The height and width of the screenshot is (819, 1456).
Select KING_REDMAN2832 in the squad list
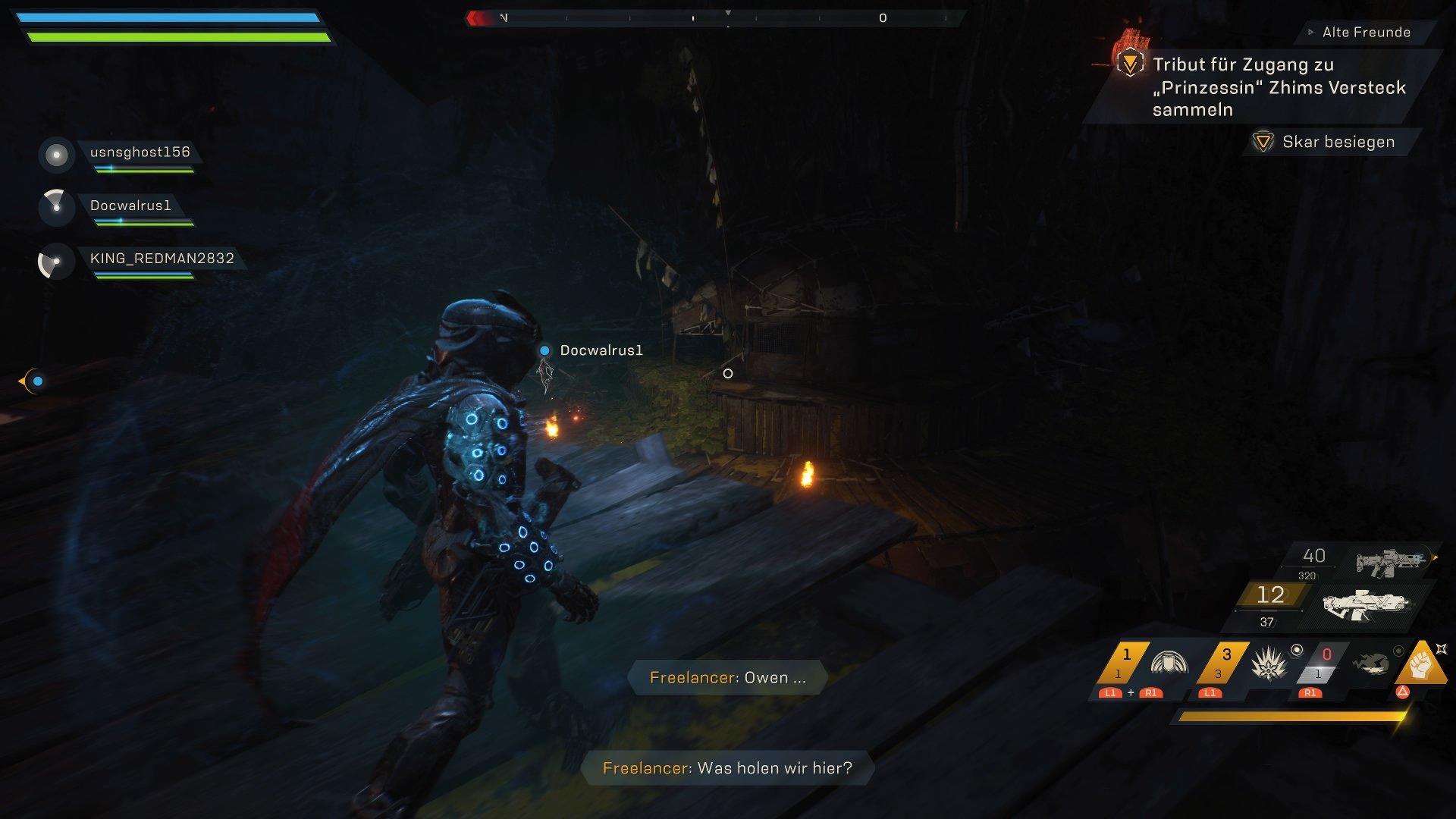click(162, 259)
